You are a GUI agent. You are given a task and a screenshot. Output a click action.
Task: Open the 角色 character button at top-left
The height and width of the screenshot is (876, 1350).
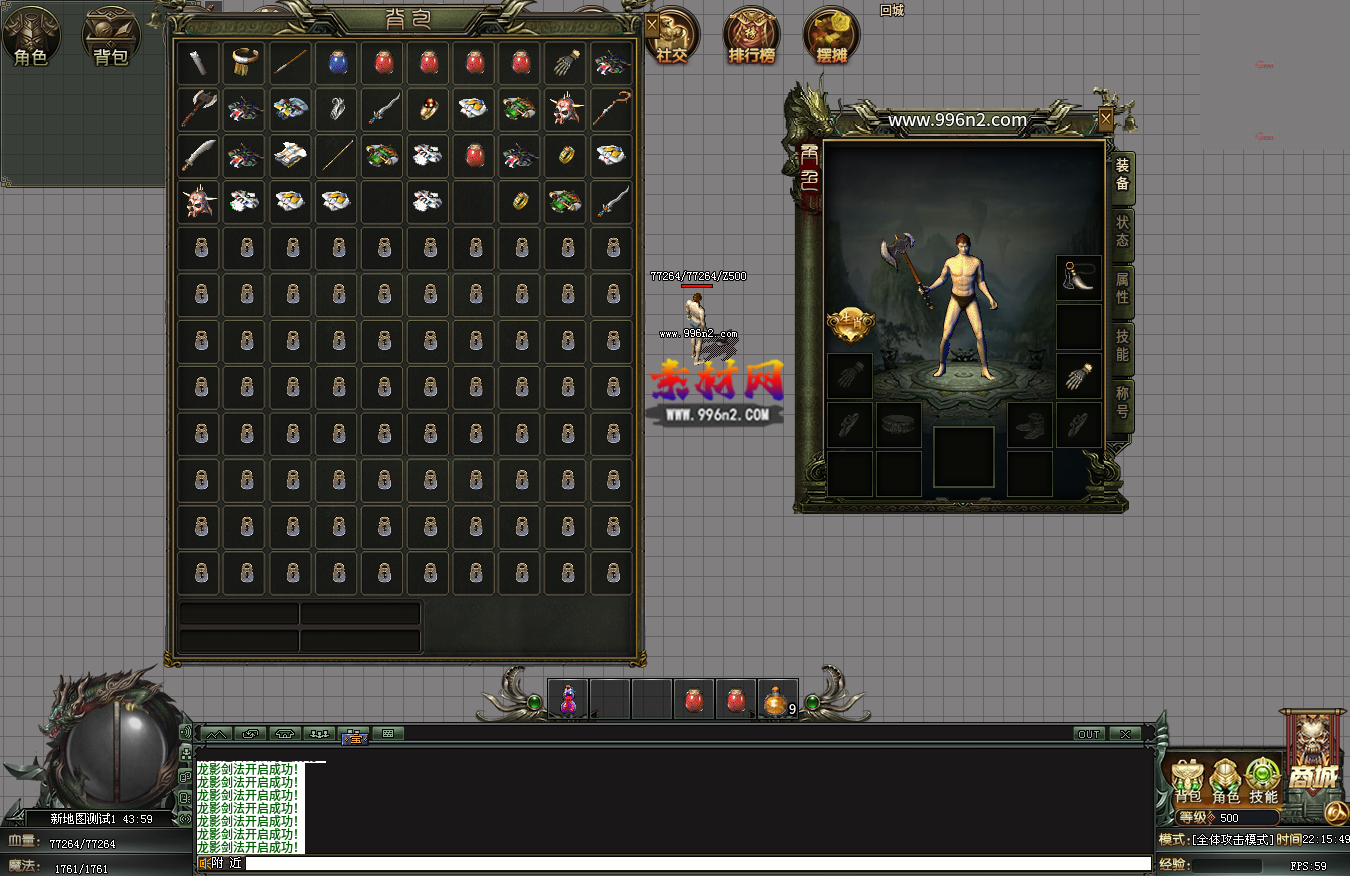coord(30,38)
